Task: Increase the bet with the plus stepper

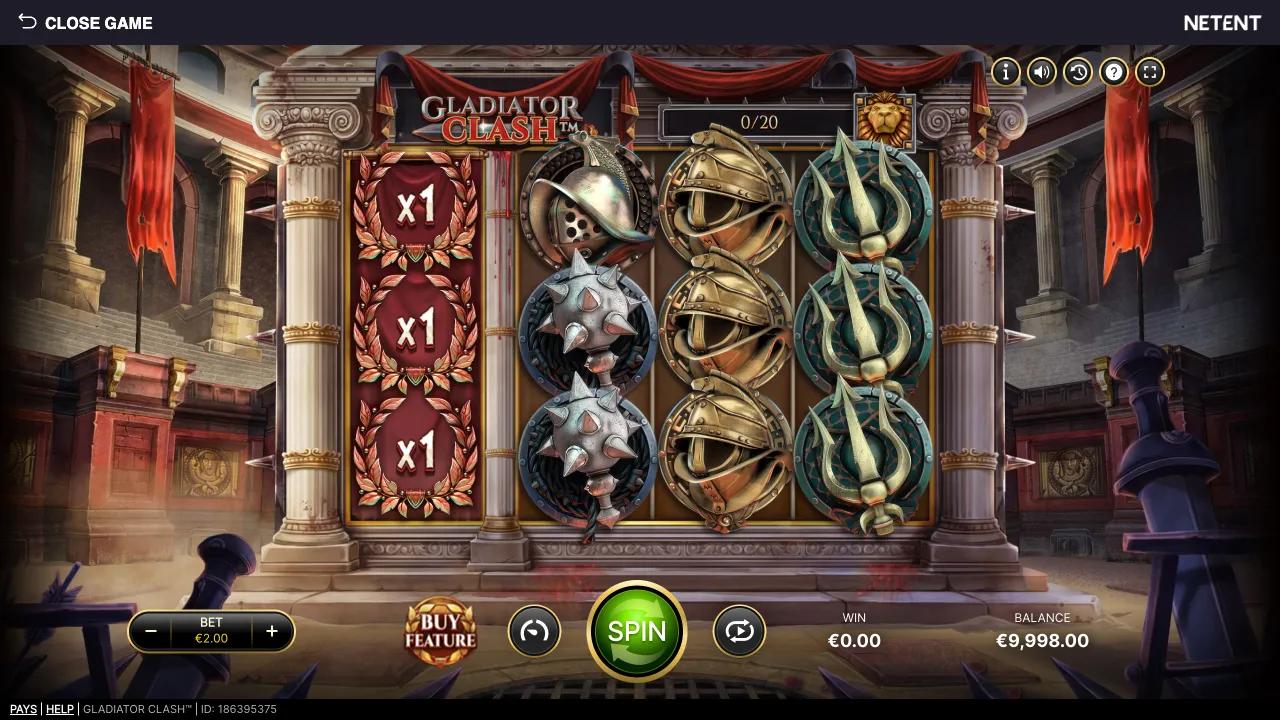Action: (x=271, y=631)
